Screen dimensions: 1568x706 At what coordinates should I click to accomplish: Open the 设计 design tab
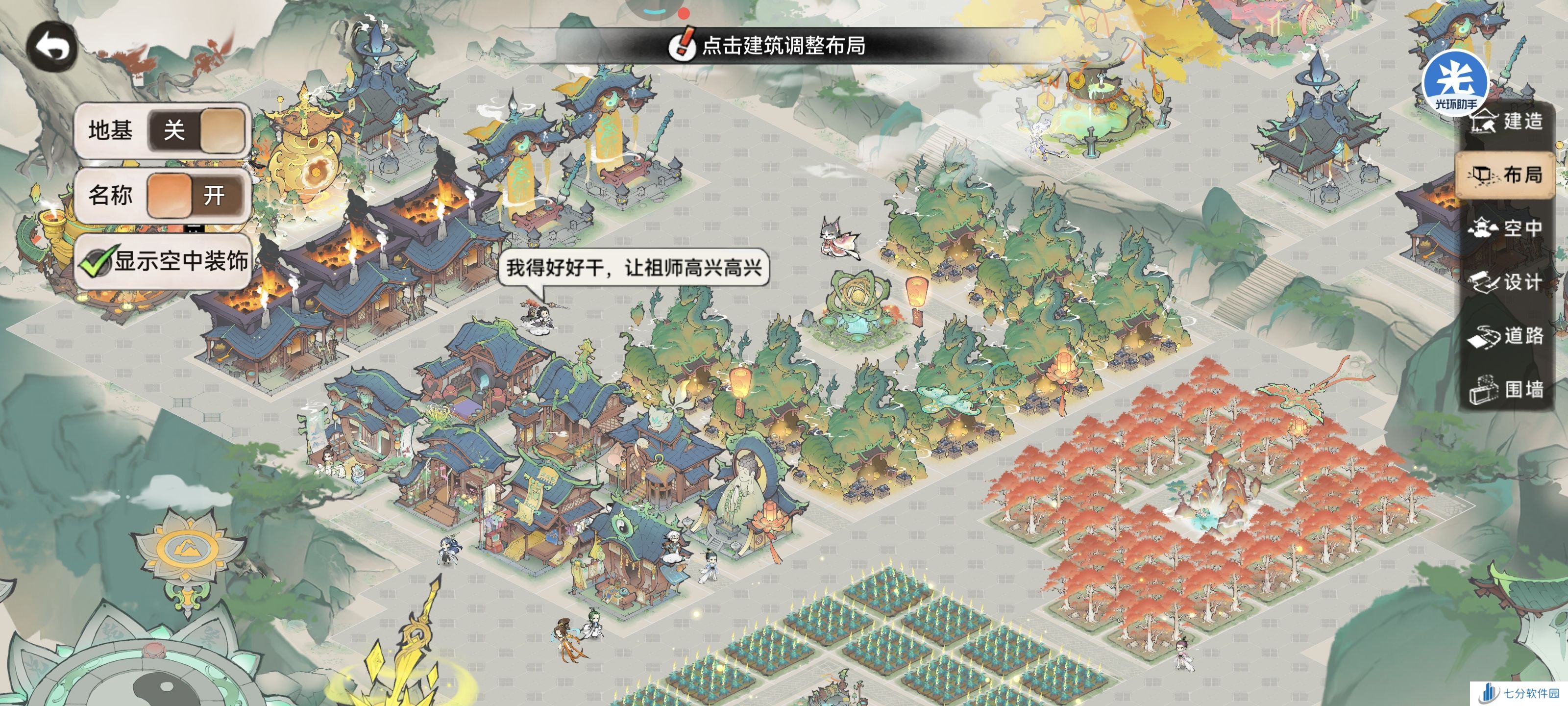coord(1506,282)
